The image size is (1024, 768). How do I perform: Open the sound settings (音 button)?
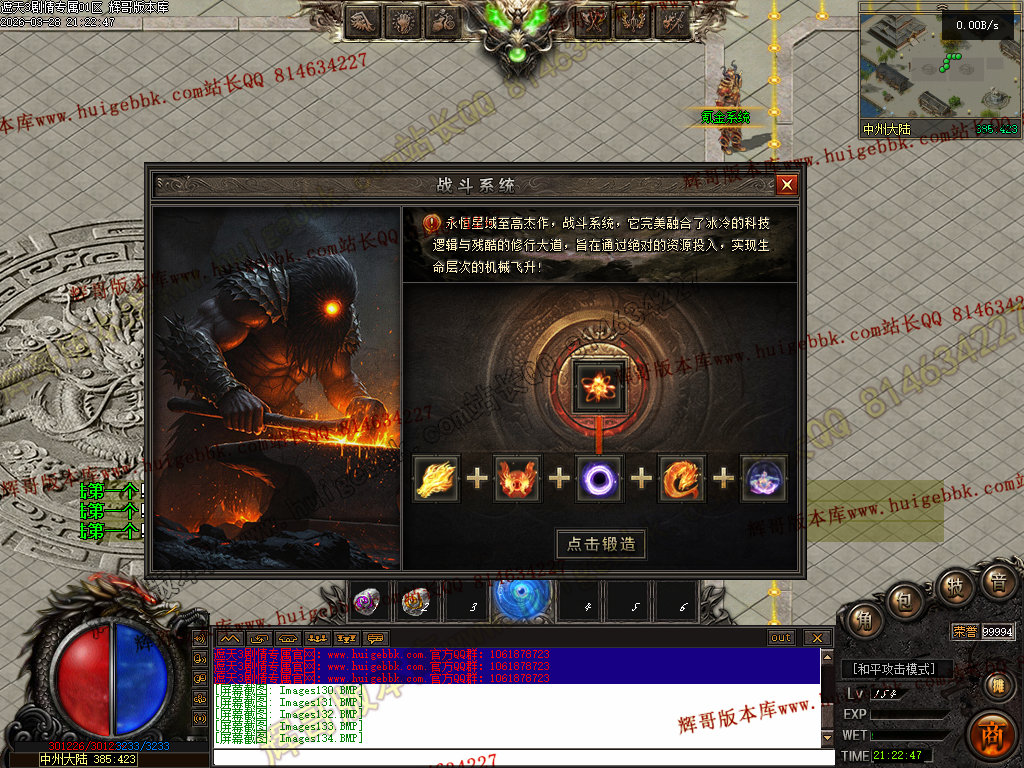[x=997, y=581]
